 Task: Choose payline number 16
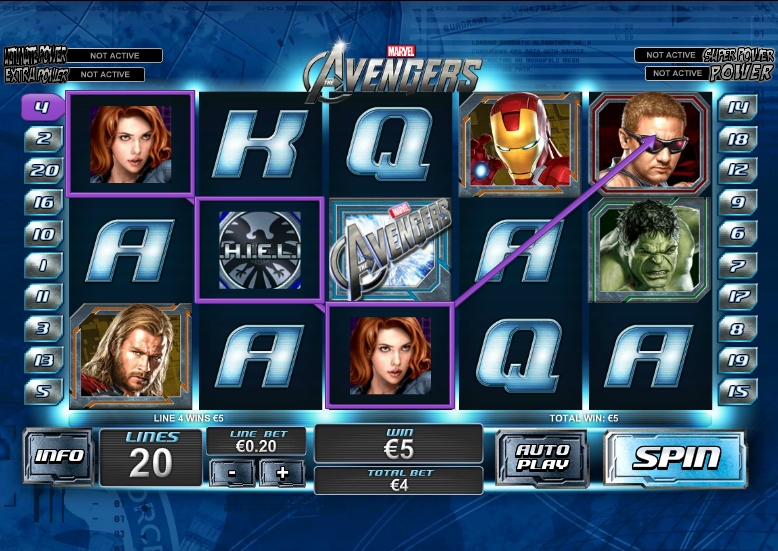(x=43, y=202)
